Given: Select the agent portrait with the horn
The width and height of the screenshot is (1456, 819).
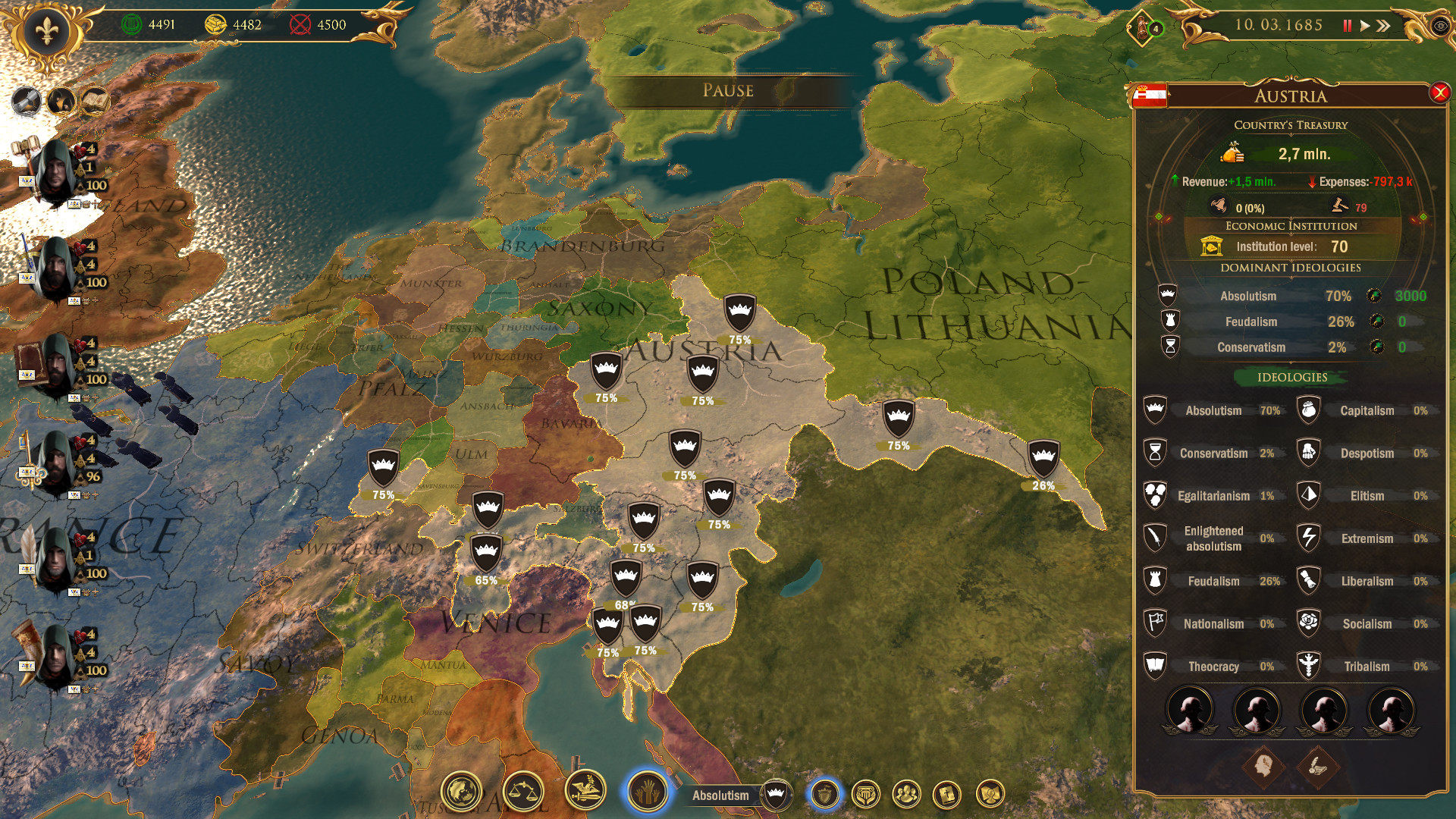Looking at the screenshot, I should coord(55,656).
